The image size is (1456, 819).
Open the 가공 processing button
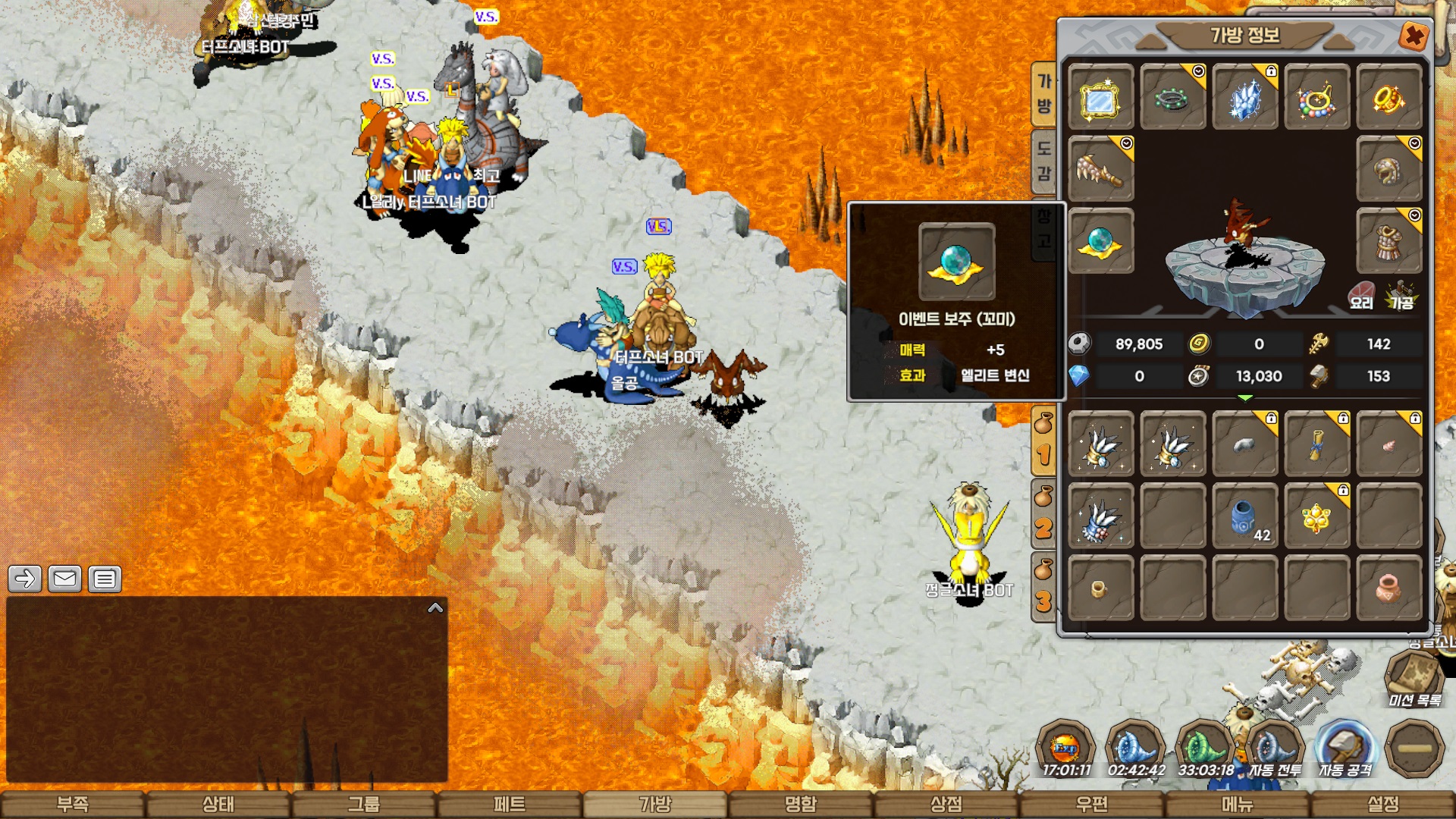1401,296
